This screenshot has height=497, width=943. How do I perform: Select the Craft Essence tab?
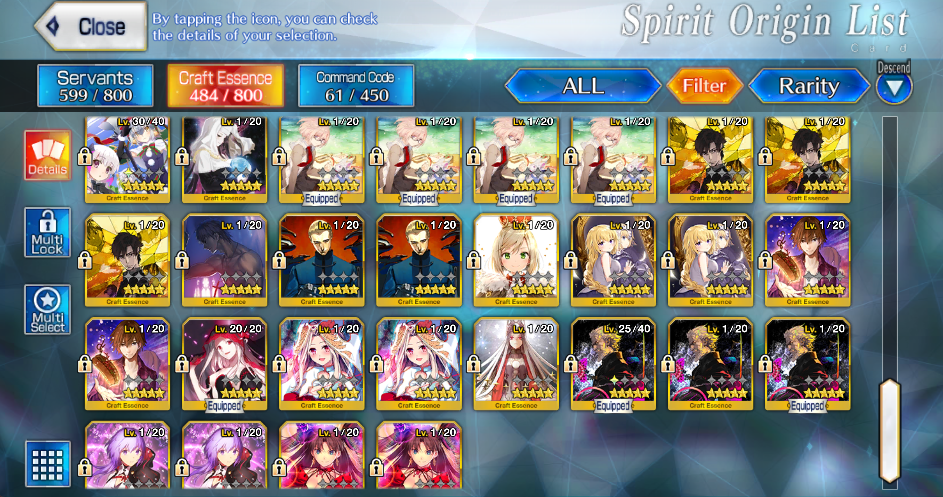point(224,86)
